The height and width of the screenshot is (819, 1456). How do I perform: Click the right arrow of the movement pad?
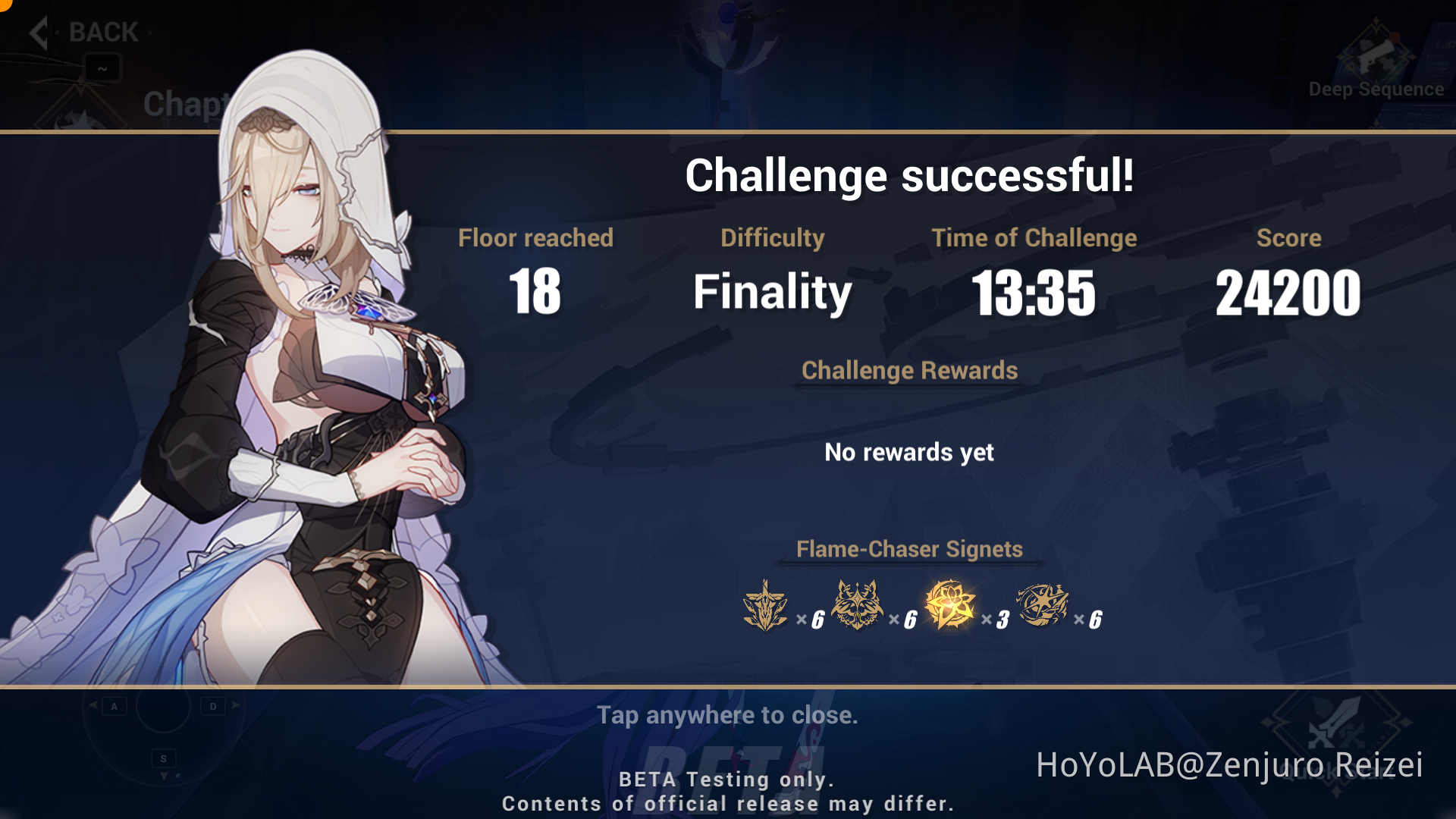[x=235, y=705]
